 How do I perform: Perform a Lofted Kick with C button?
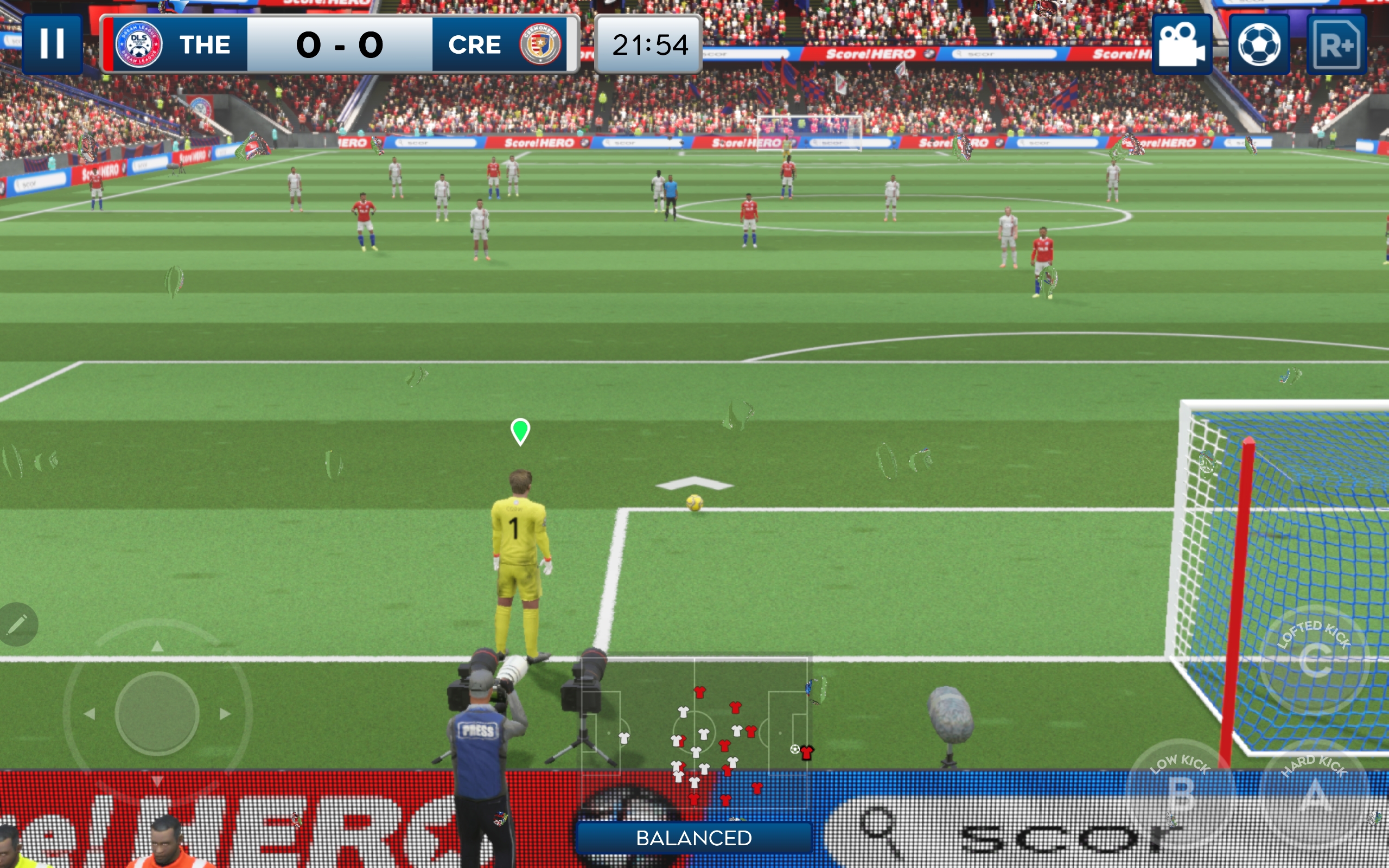click(x=1314, y=660)
